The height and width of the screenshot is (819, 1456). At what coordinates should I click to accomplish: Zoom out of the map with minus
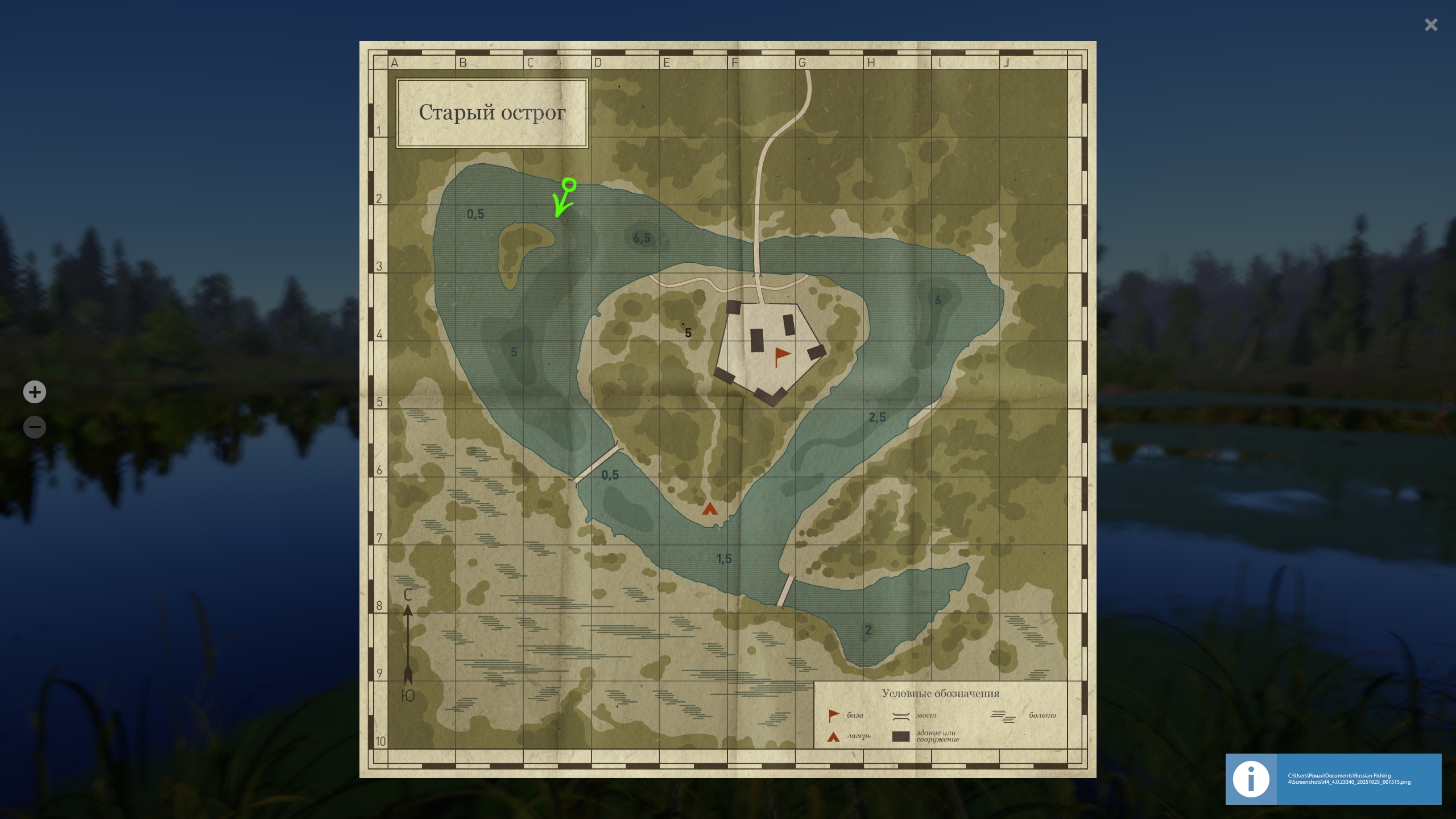tap(35, 427)
